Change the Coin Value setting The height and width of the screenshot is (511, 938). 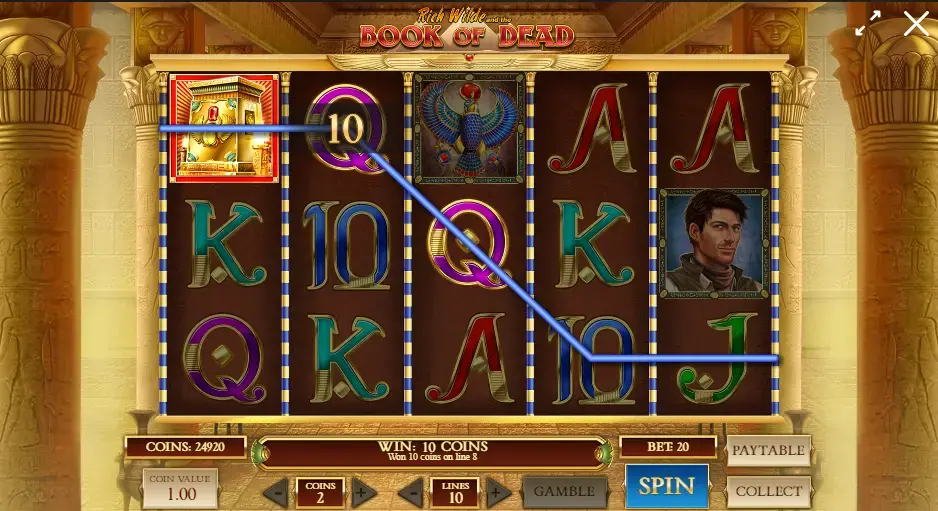(180, 489)
